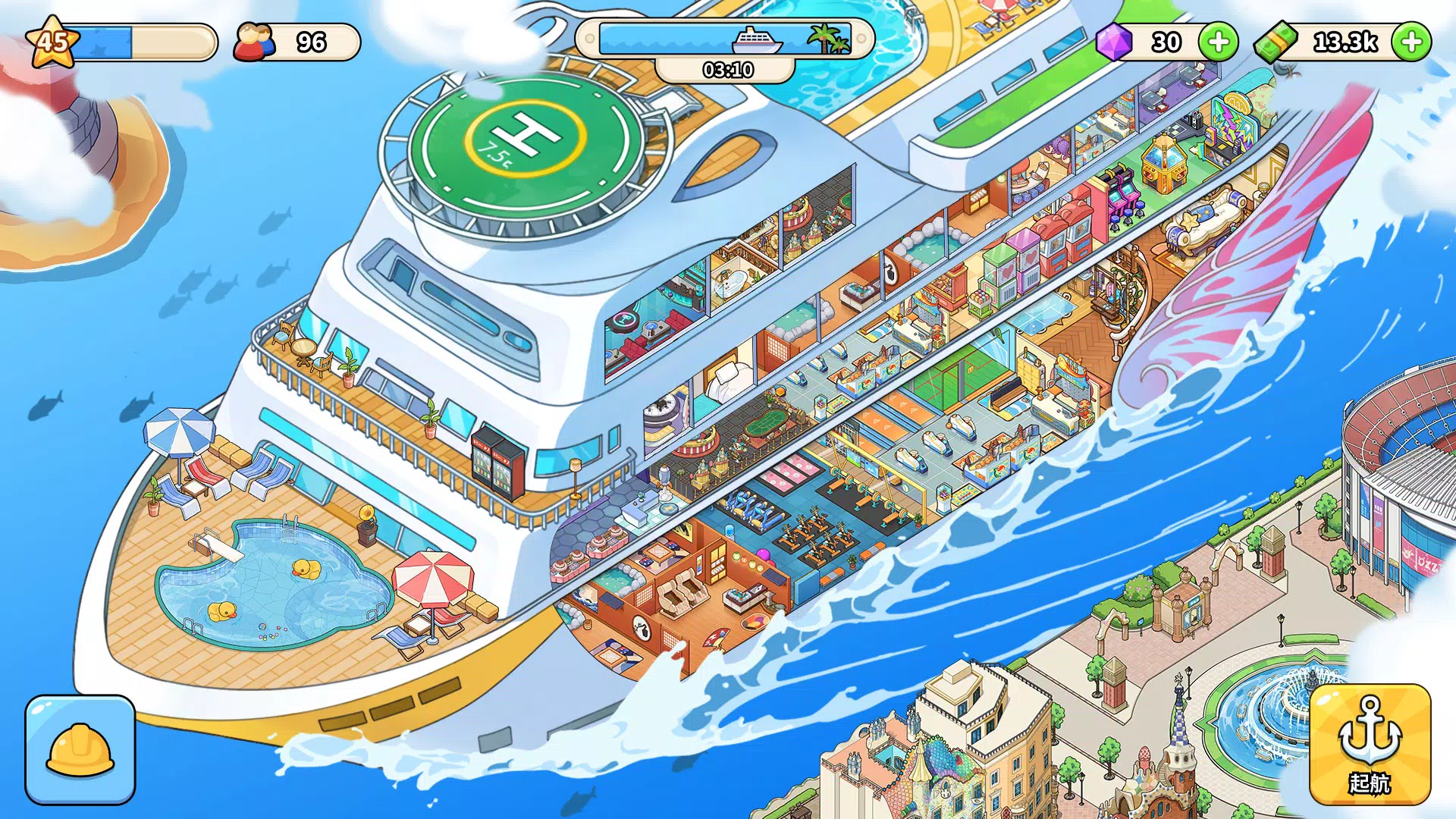Buy gems with the green plus button
The image size is (1456, 819).
(1218, 42)
